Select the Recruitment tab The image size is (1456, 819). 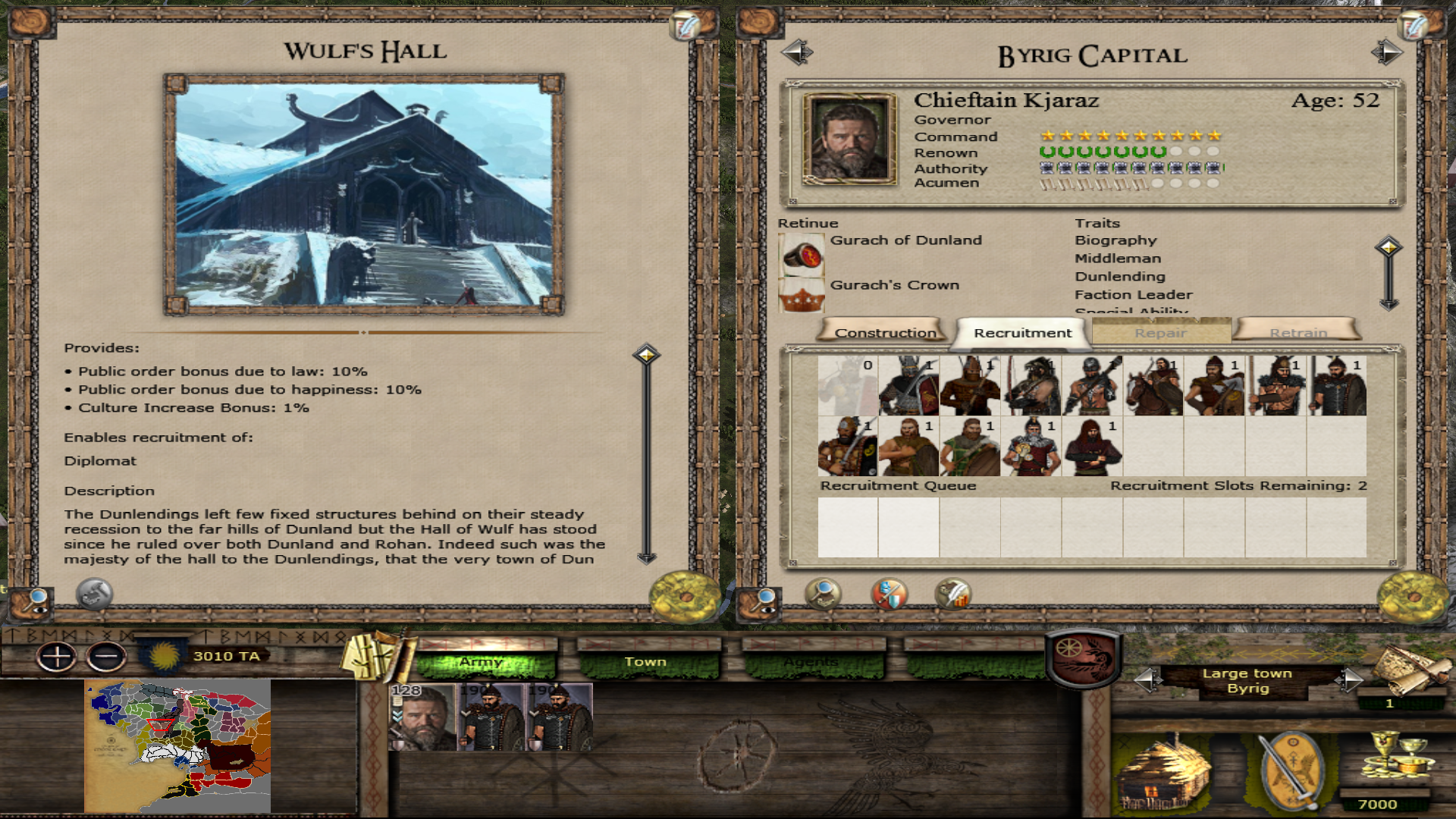tap(1022, 332)
